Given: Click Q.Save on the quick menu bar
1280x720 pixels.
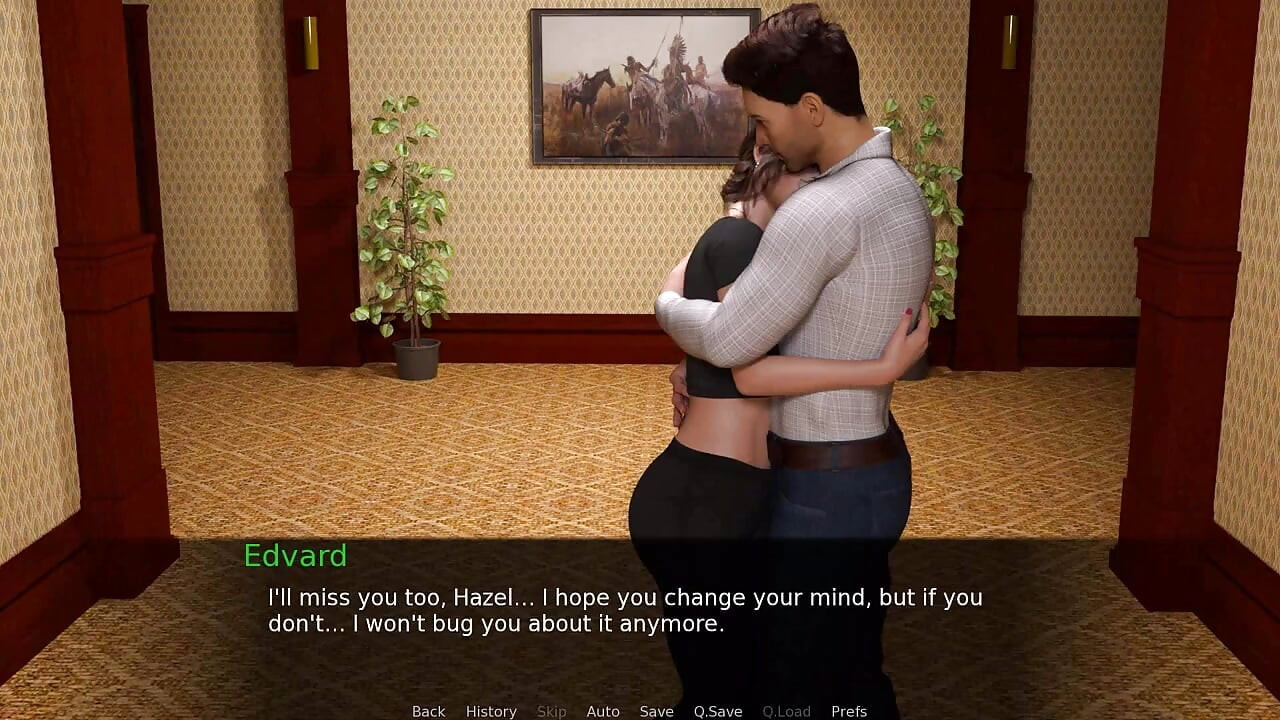Looking at the screenshot, I should (x=718, y=711).
